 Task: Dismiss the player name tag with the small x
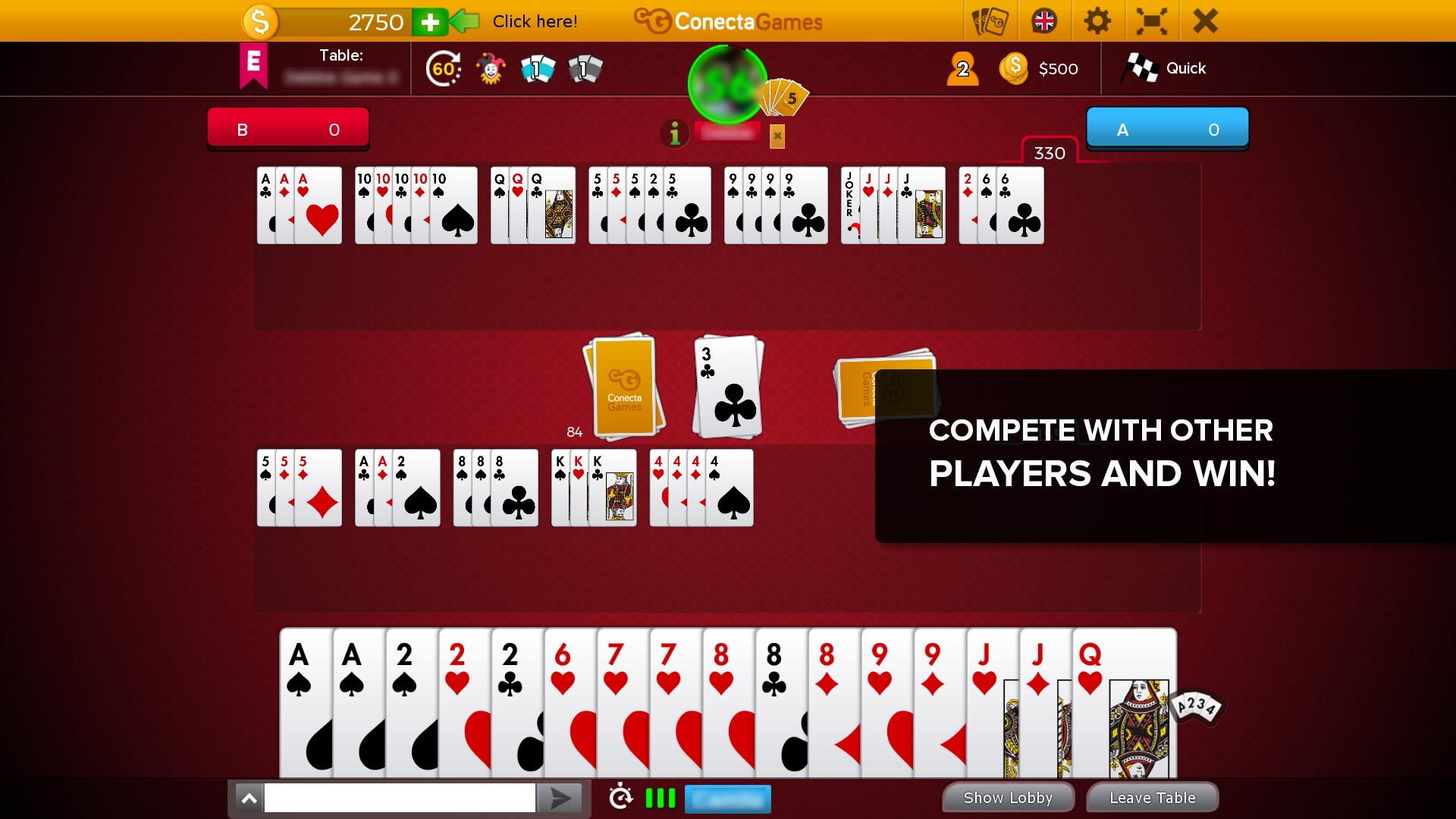click(x=777, y=136)
